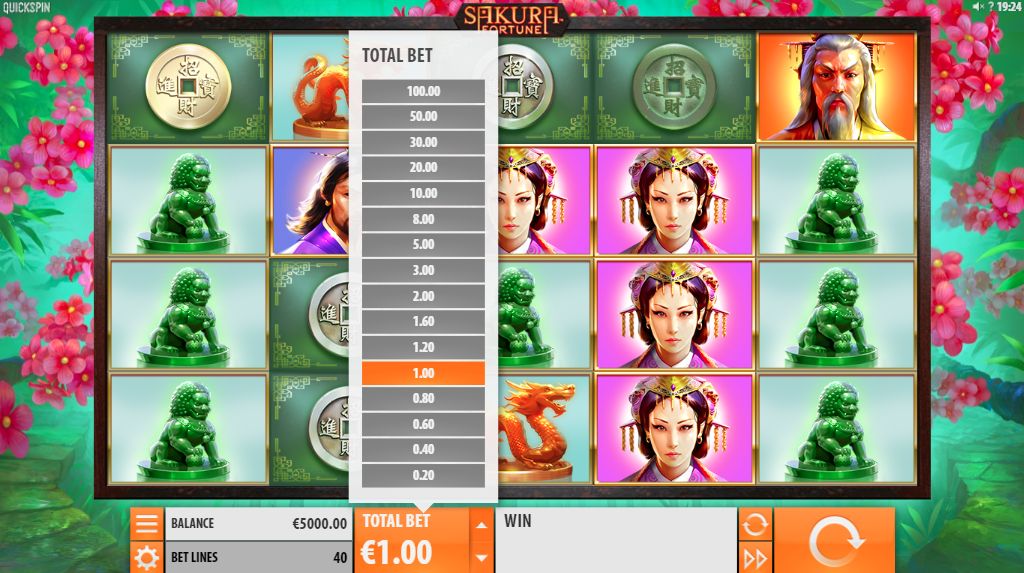Set total bet to 5.00

(423, 245)
